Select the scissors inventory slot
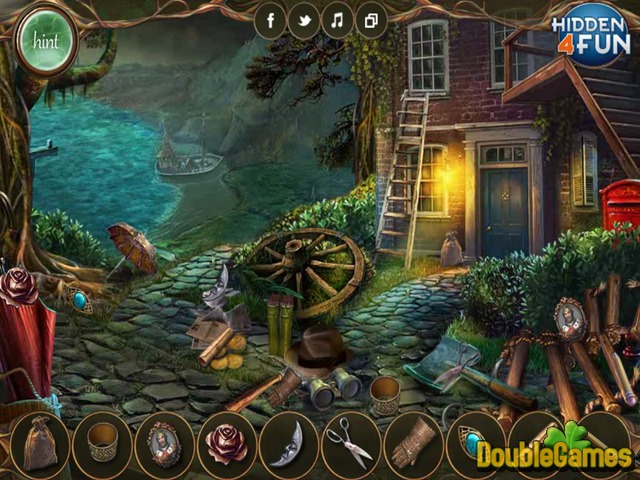The height and width of the screenshot is (480, 640). click(x=350, y=442)
